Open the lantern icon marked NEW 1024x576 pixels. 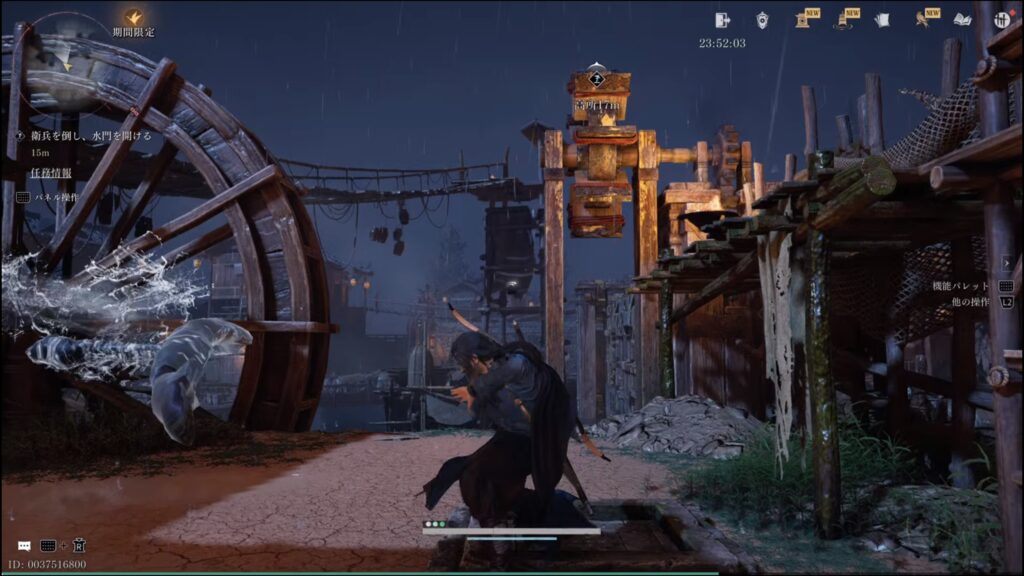[x=843, y=19]
